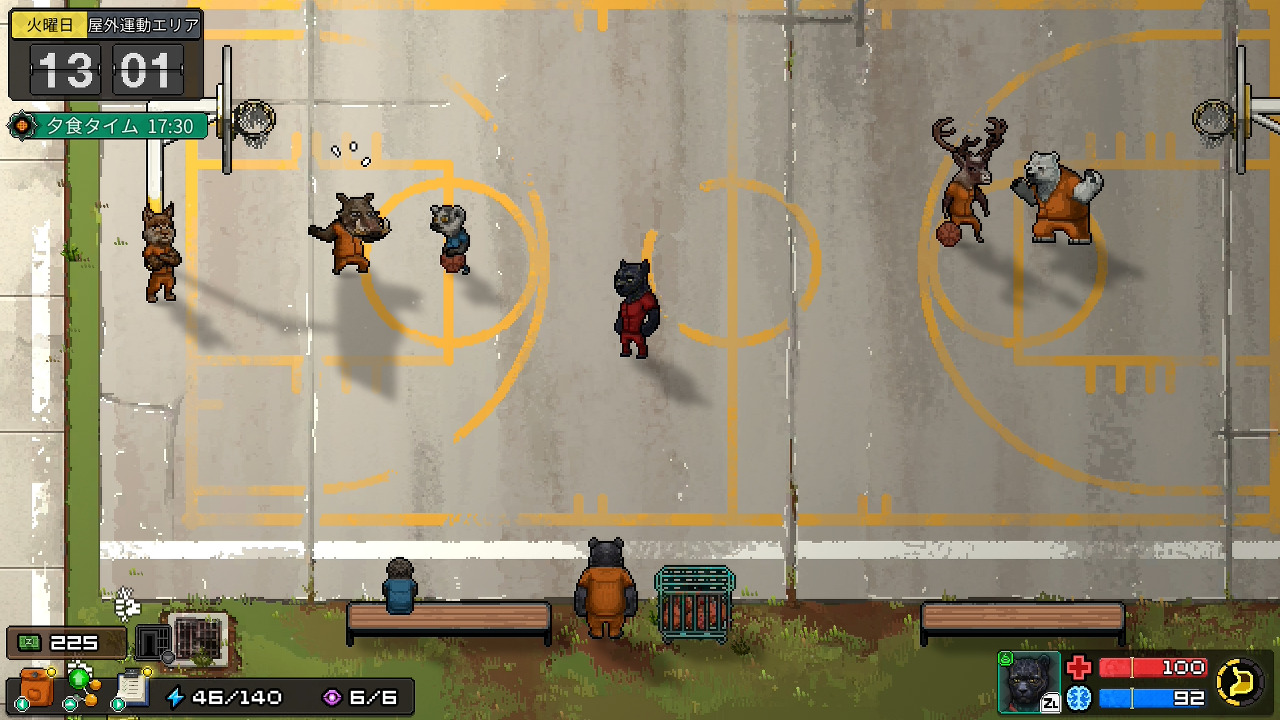Viewport: 1280px width, 720px height.
Task: Open the orange backpack inventory
Action: coord(37,689)
